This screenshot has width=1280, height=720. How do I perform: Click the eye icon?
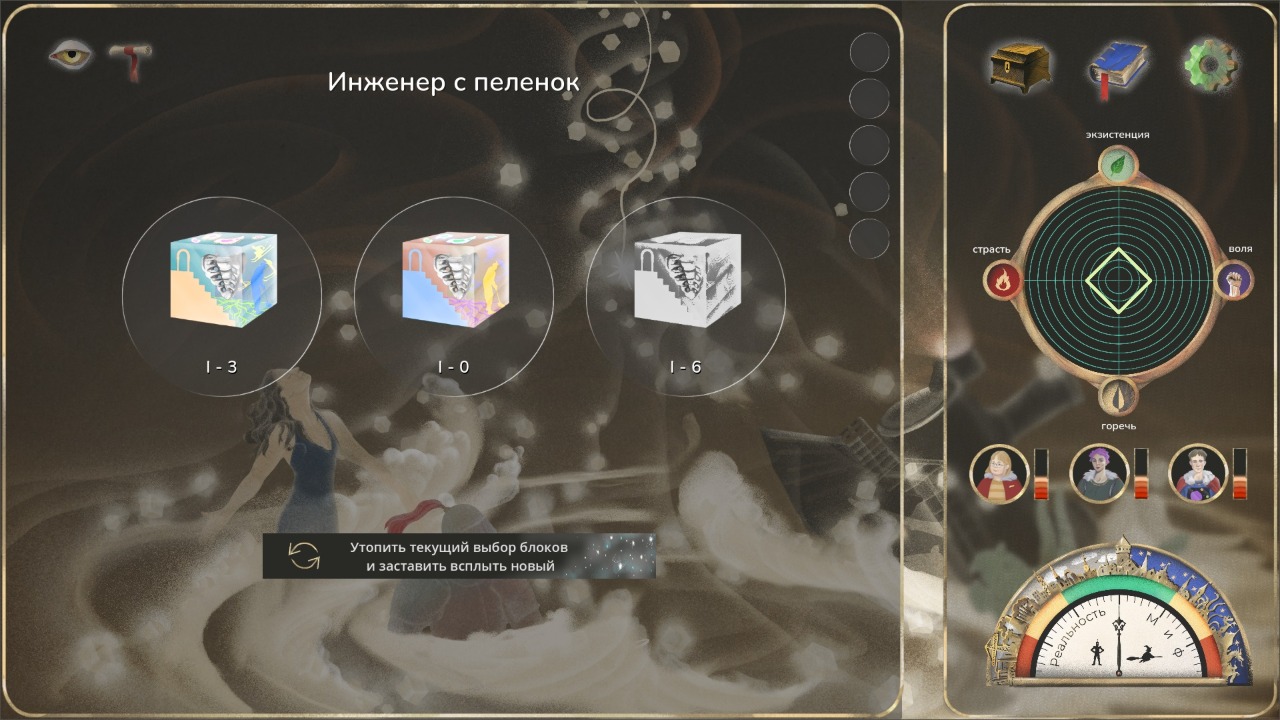pos(70,55)
